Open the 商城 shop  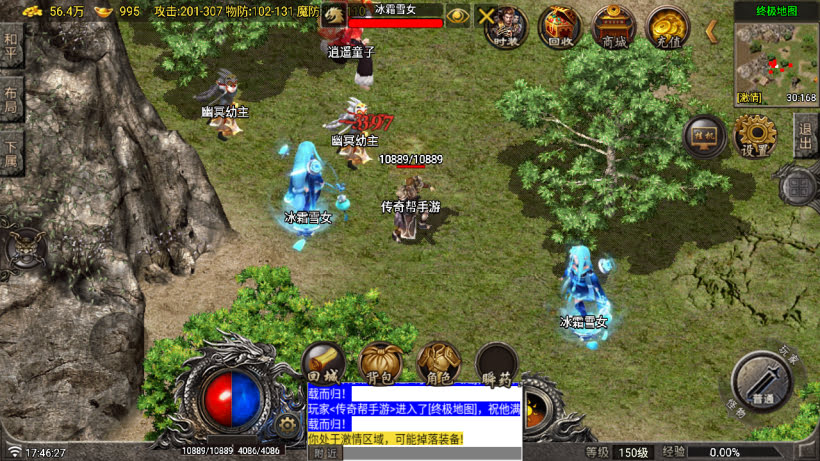coord(613,25)
